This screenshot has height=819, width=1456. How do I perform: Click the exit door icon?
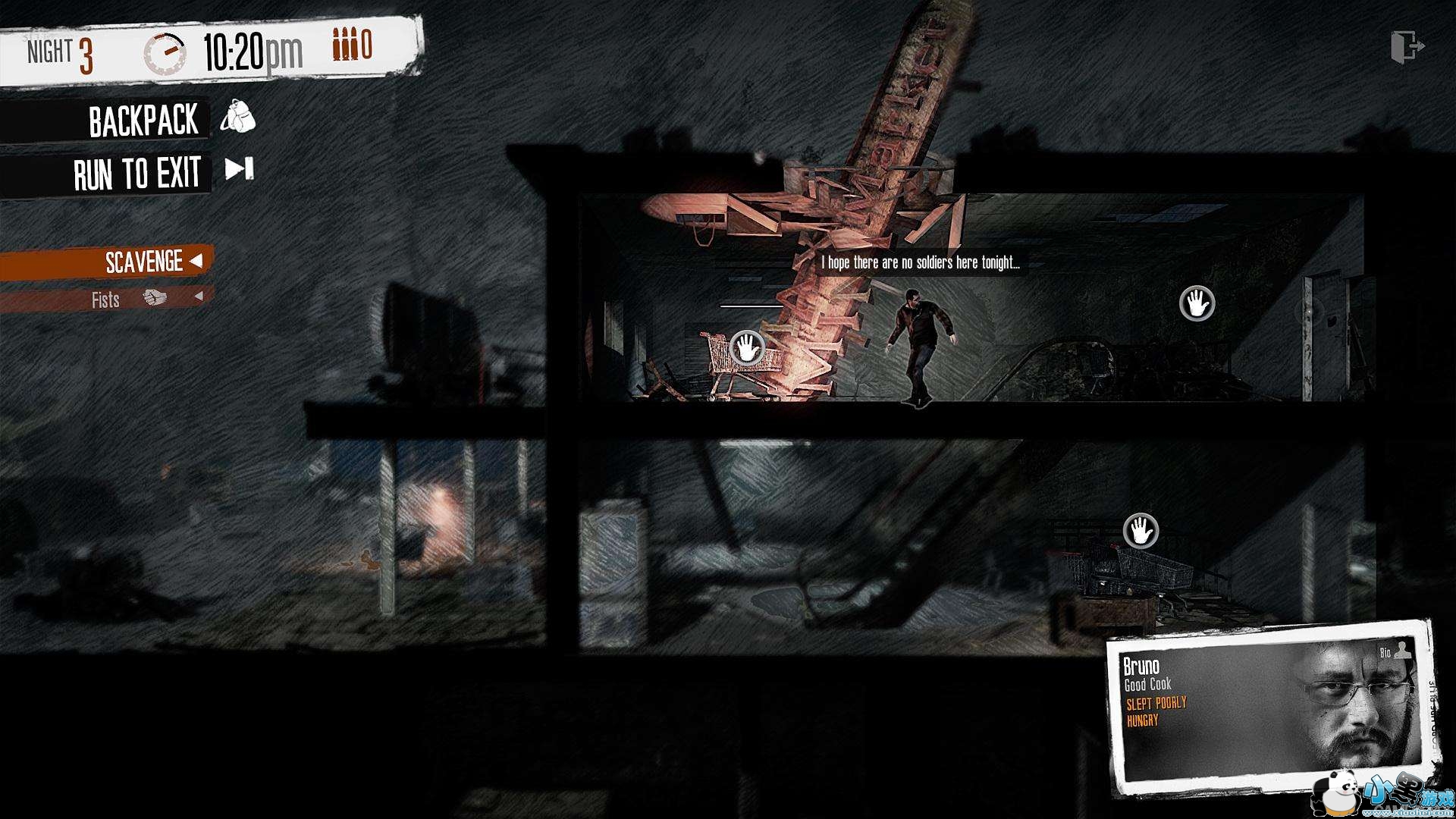pyautogui.click(x=1407, y=47)
